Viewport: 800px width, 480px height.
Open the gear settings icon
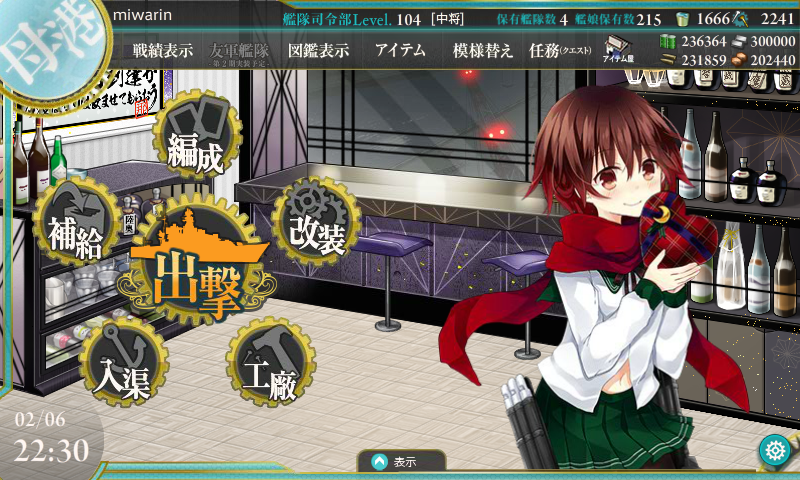(773, 451)
